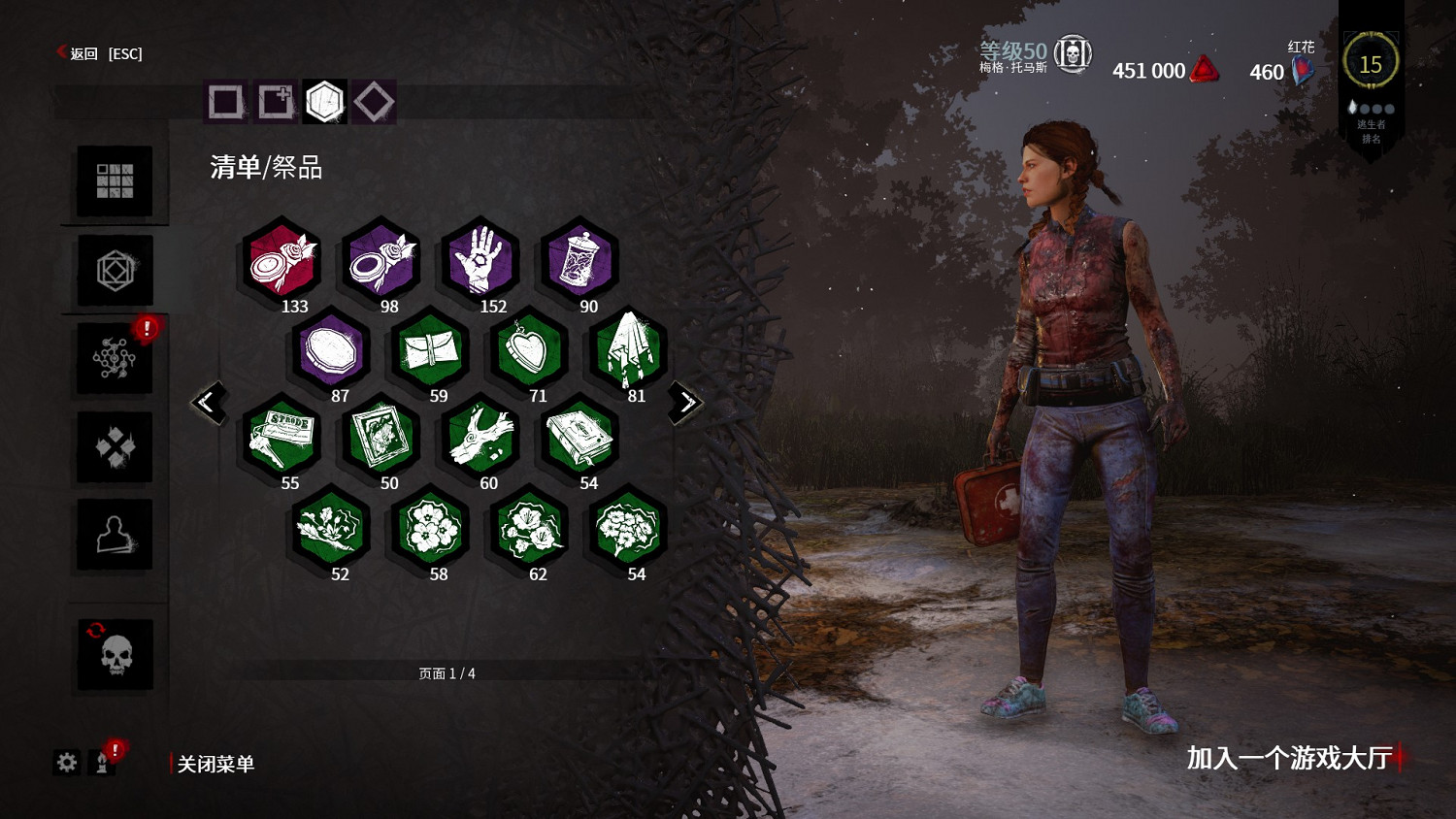Image resolution: width=1456 pixels, height=819 pixels.
Task: Pick the purple jar offering
Action: 579,260
